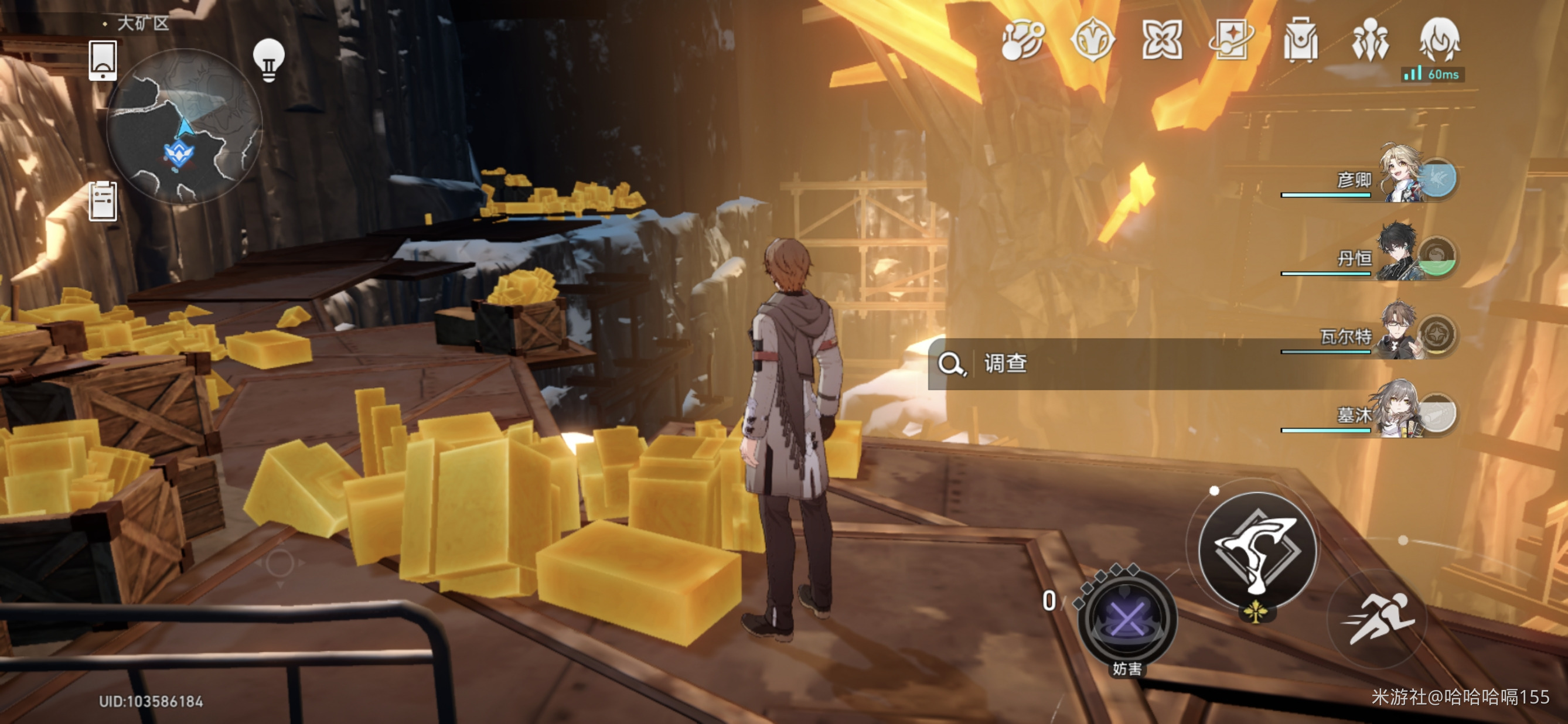Tap the lightbulb hint icon
The image size is (1568, 724).
pos(268,60)
